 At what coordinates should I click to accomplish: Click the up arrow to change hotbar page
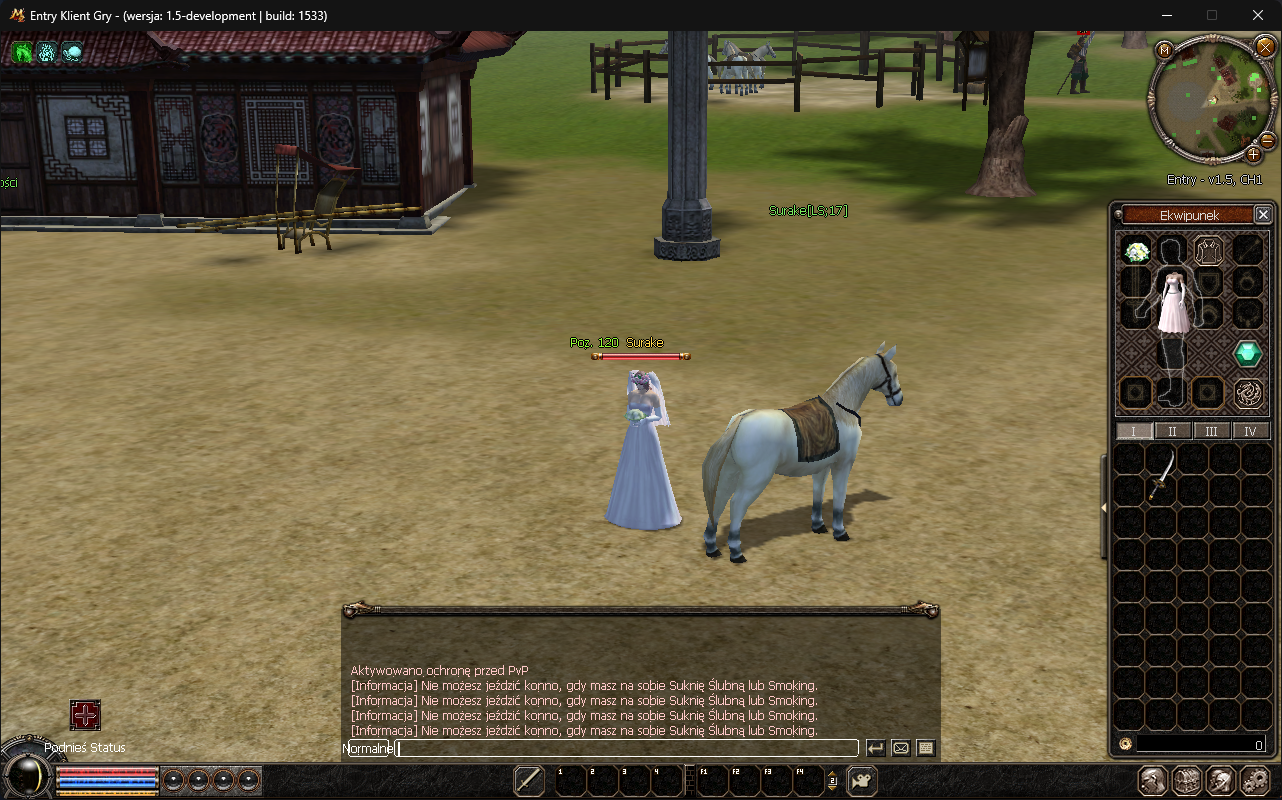click(x=832, y=774)
